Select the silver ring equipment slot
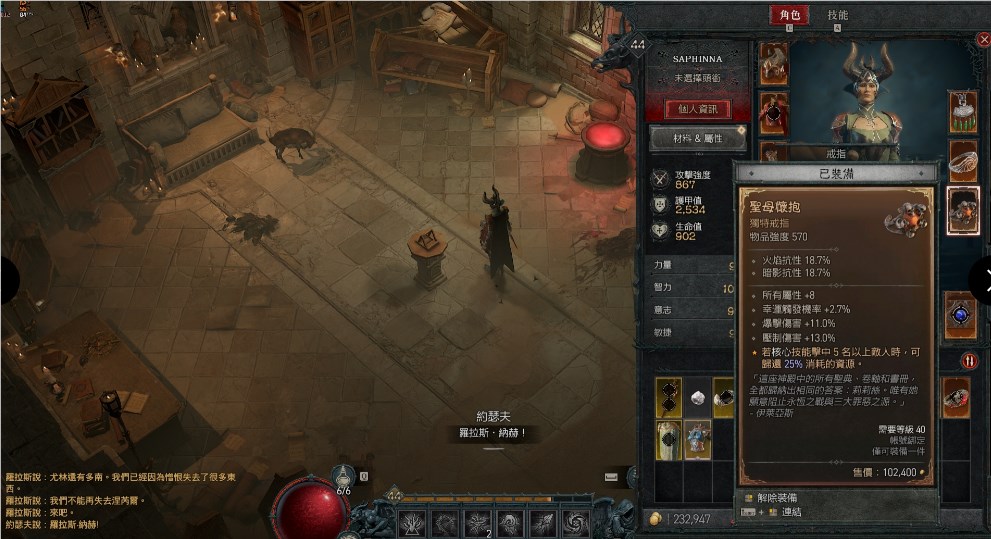The width and height of the screenshot is (991, 539). click(962, 160)
